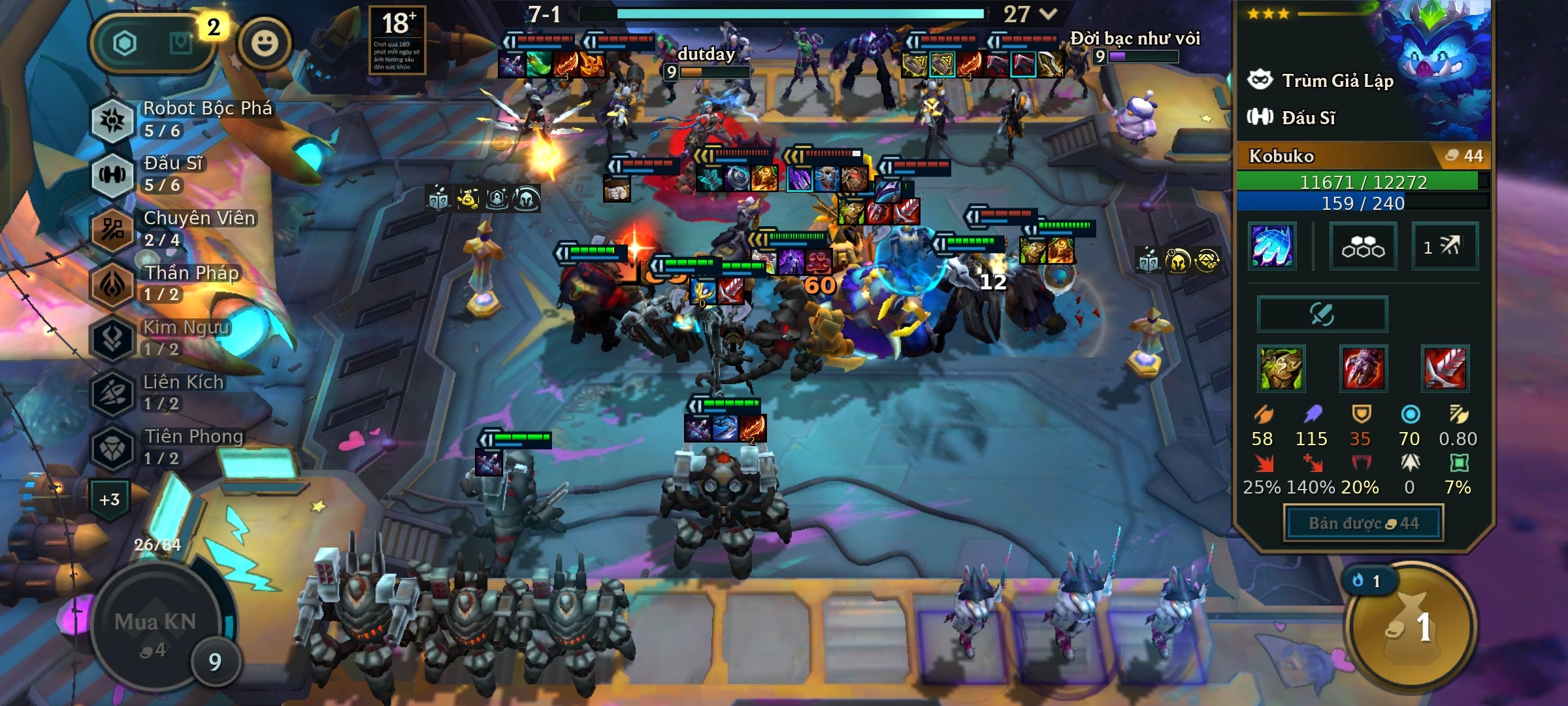Image resolution: width=1568 pixels, height=706 pixels.
Task: View Kobuko's ability icon in unit panel
Action: [1271, 246]
